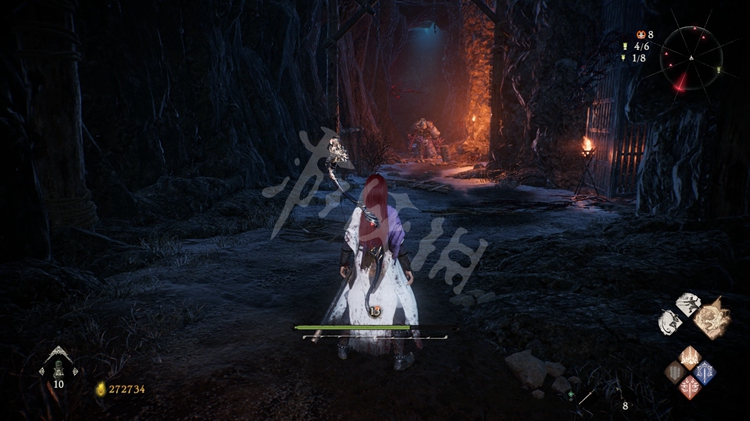
Task: Choose the blue sword diamond spell
Action: point(704,372)
